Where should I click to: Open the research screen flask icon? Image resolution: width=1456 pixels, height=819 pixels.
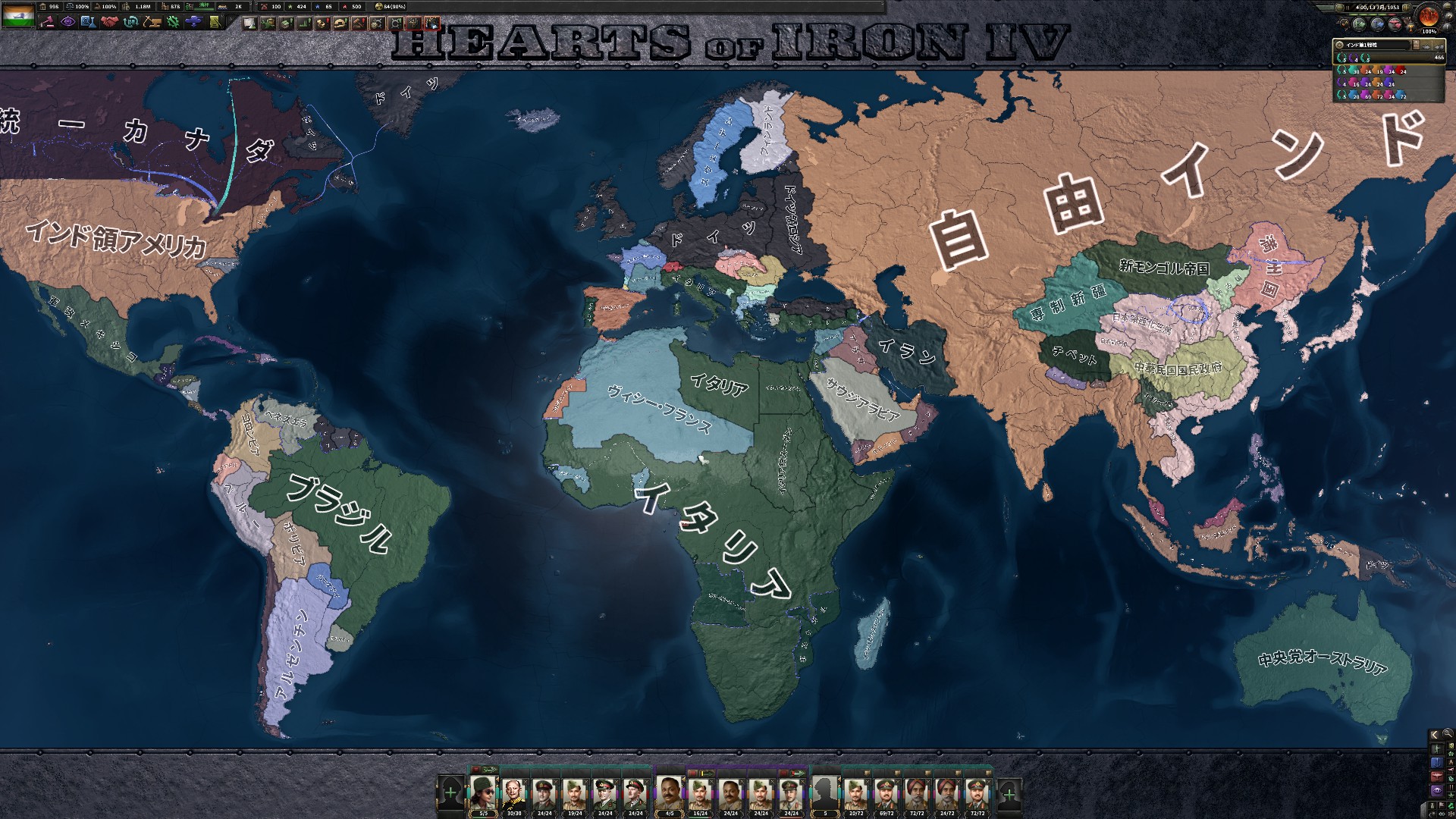[90, 22]
